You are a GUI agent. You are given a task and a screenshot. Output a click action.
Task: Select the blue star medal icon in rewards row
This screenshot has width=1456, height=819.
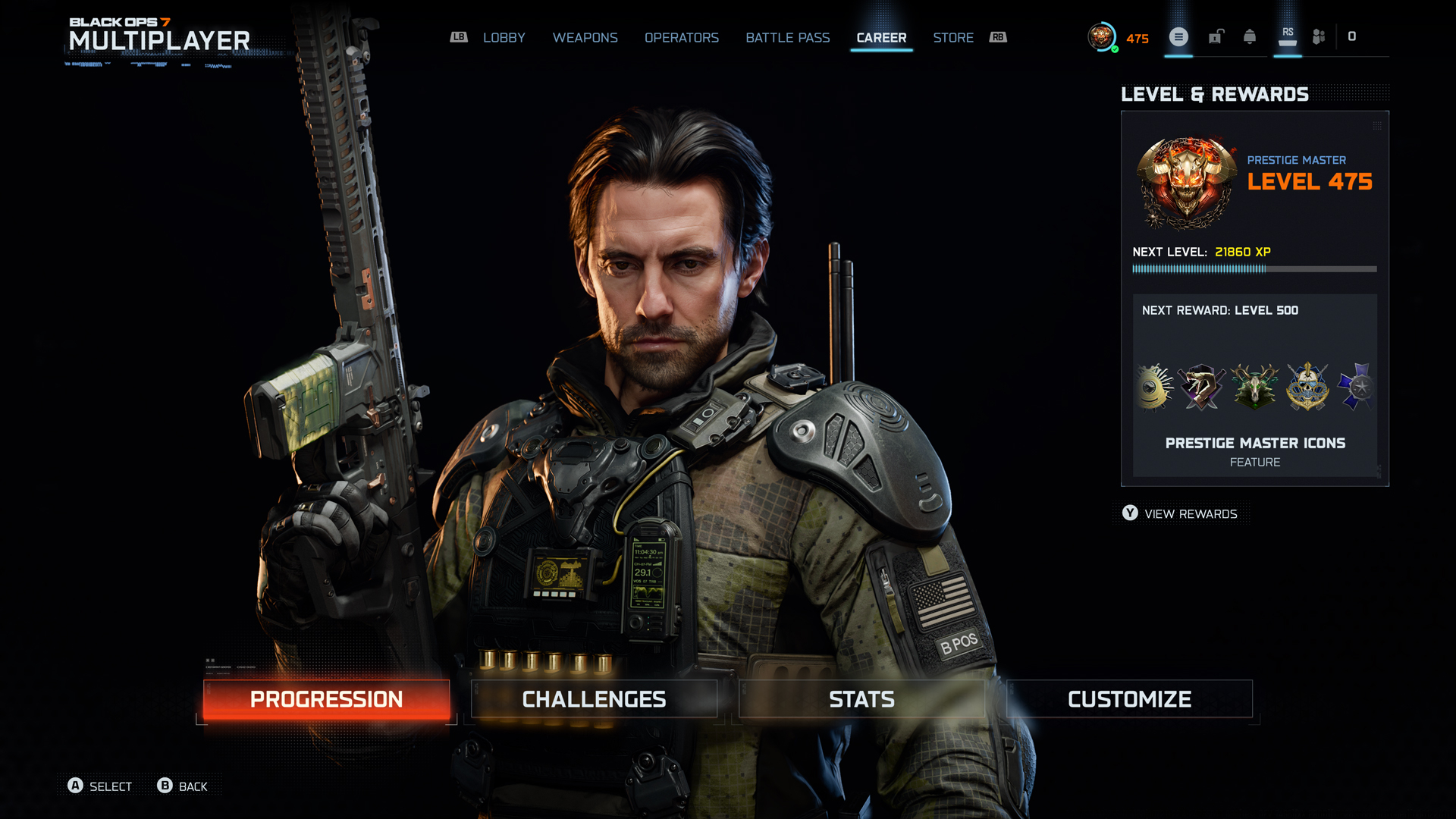(1358, 388)
